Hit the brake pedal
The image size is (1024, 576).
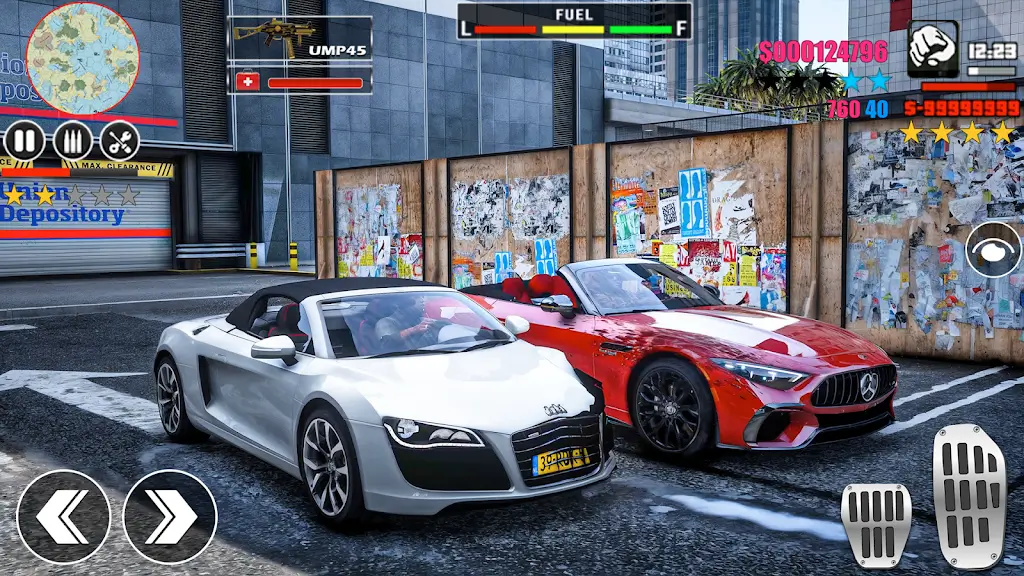pos(875,524)
